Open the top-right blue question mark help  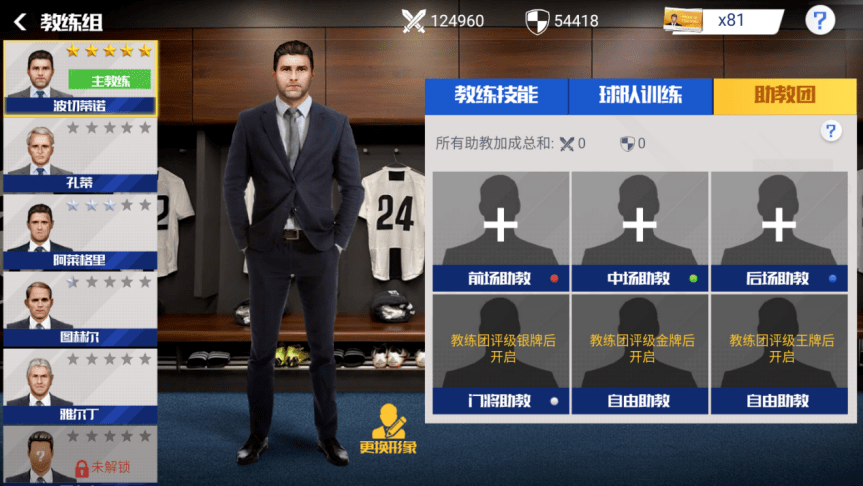tap(820, 21)
